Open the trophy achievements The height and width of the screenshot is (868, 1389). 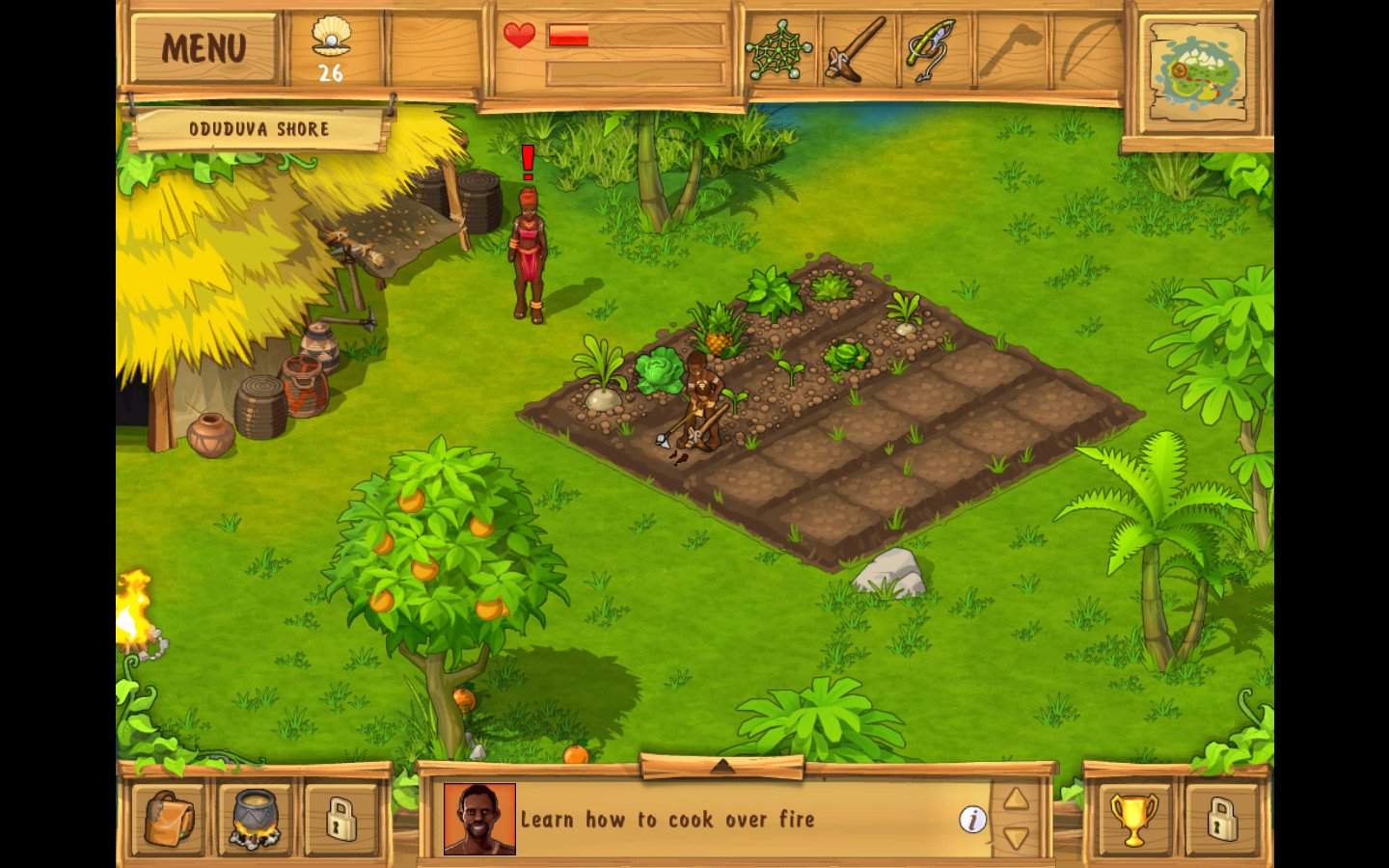[1134, 819]
